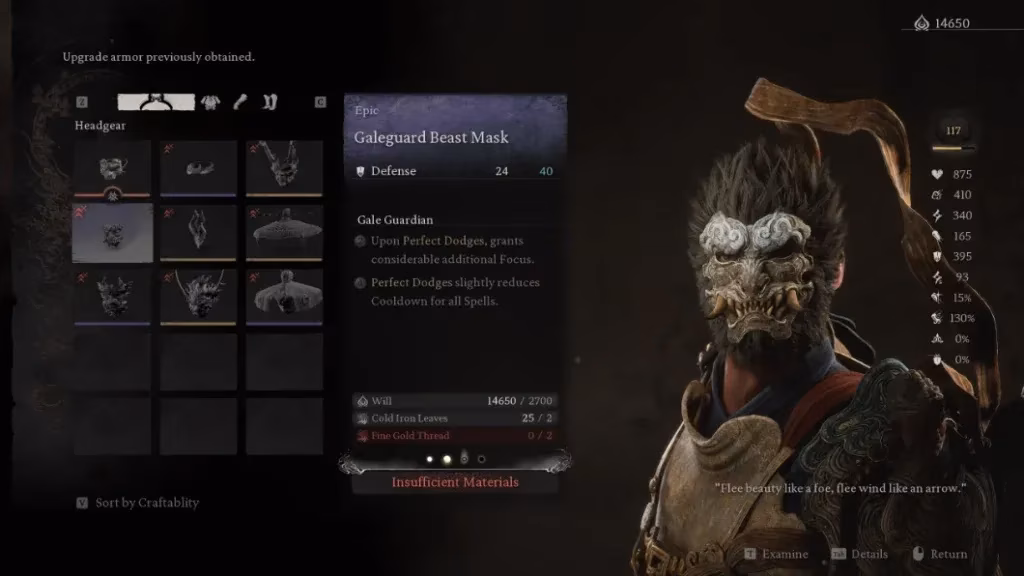The image size is (1024, 576).
Task: Open the arm guards tab
Action: [x=240, y=102]
